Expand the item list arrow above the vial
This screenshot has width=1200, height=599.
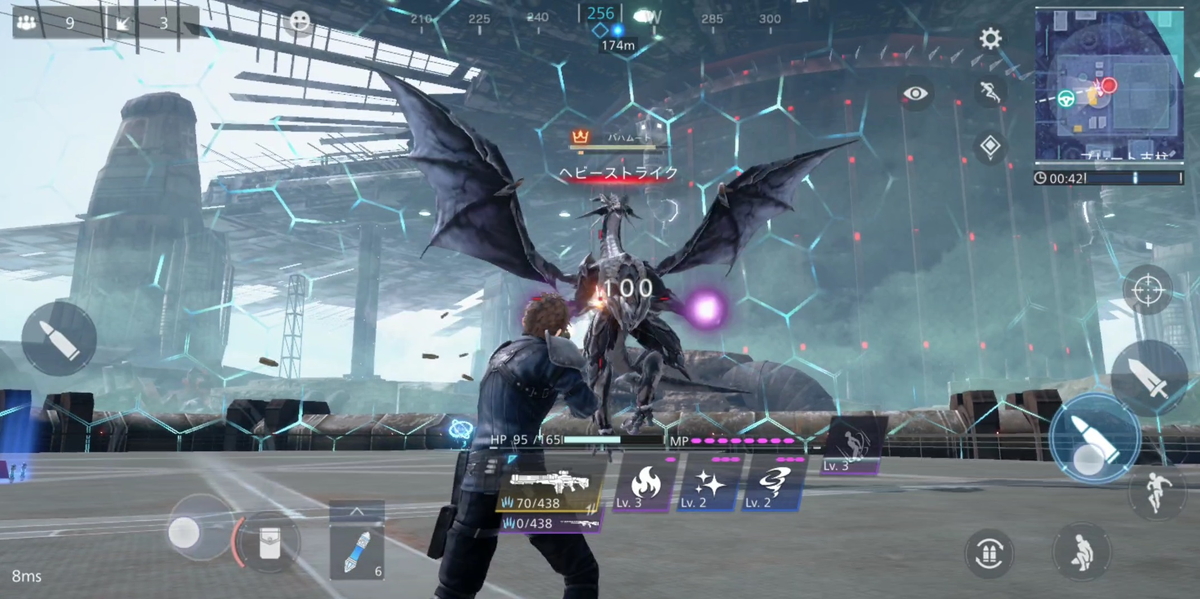click(356, 512)
